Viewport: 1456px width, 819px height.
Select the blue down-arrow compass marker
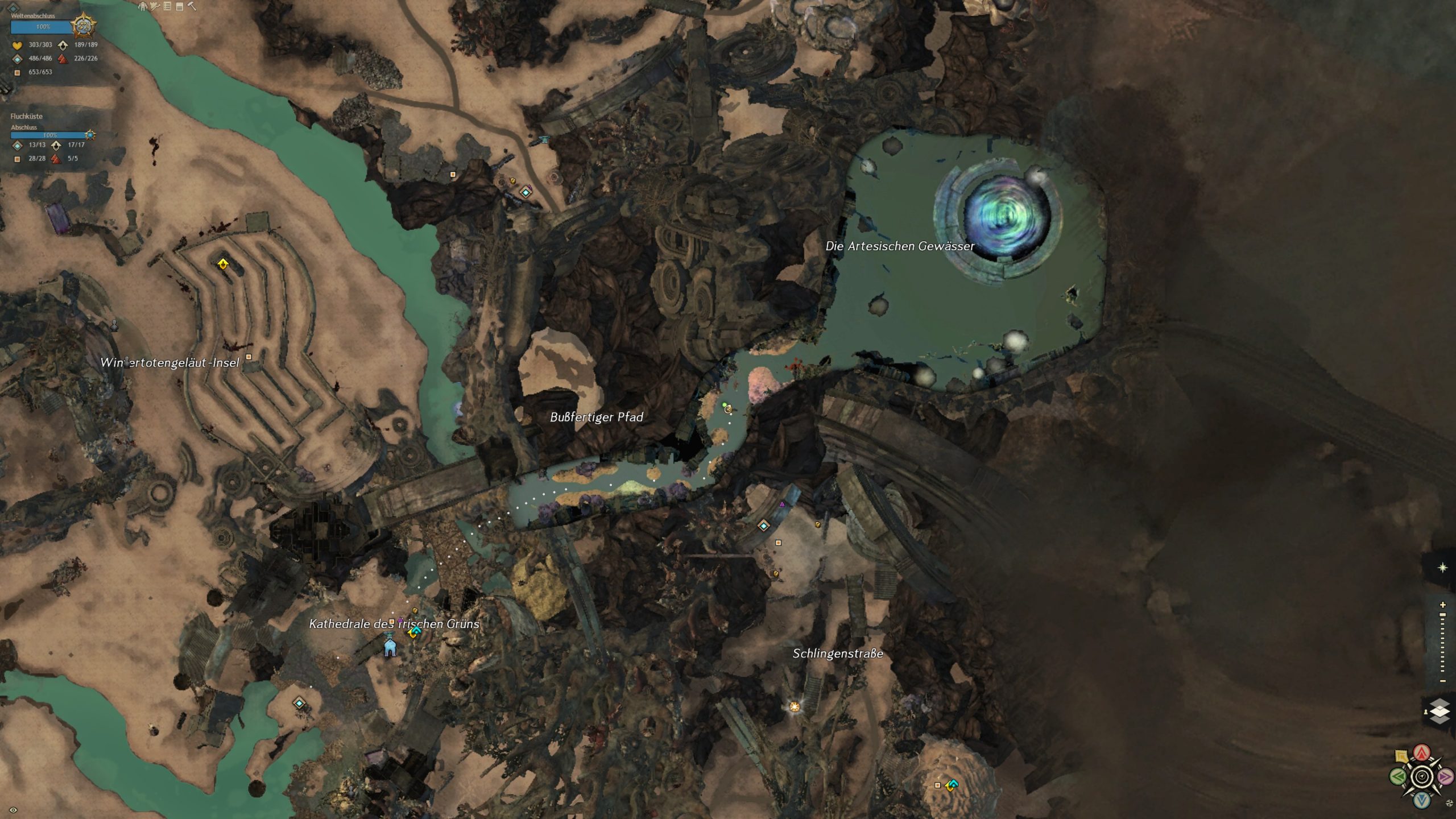coord(1422,800)
